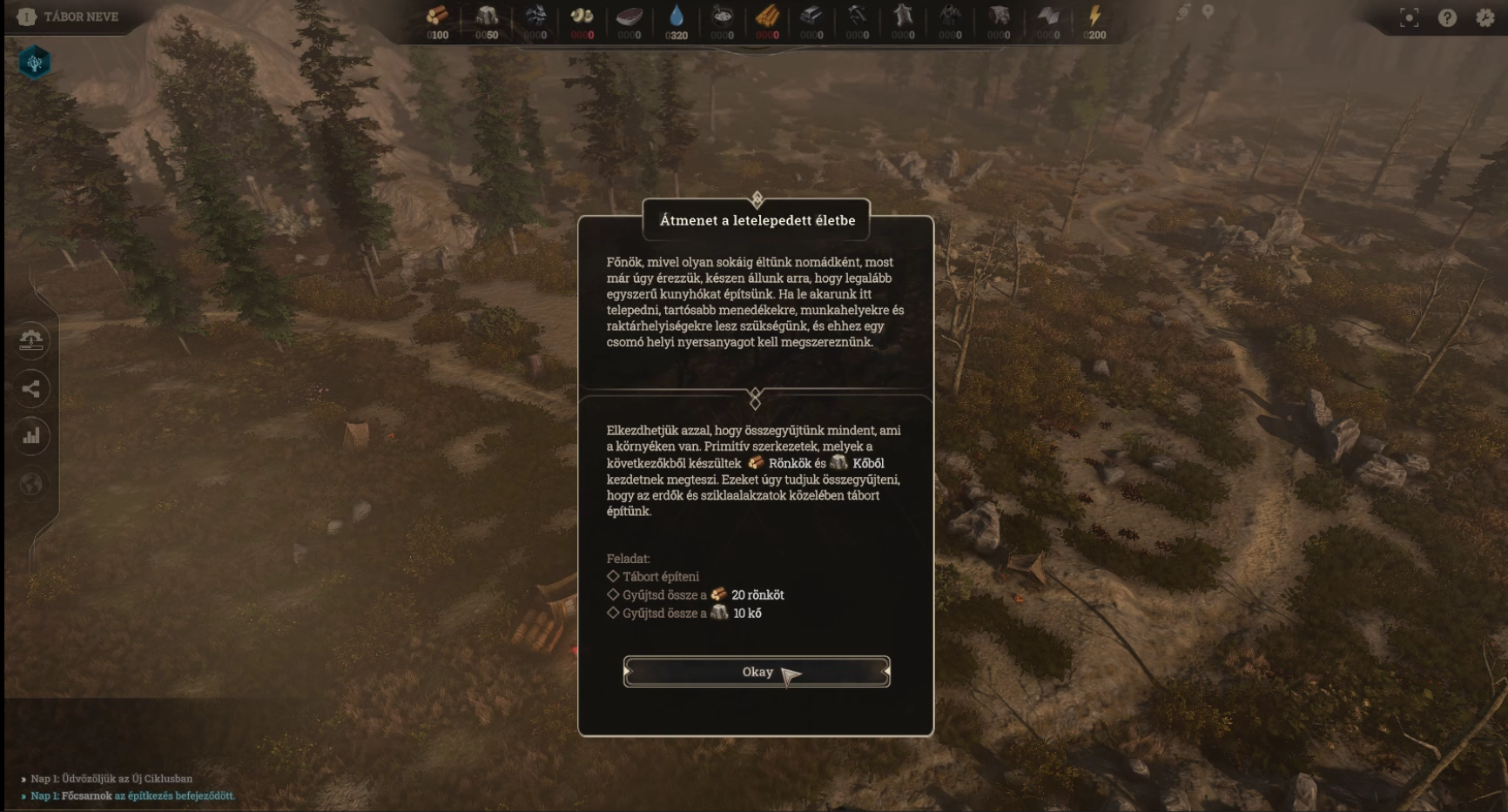Show the bar chart statistics panel
The height and width of the screenshot is (812, 1508).
[31, 436]
